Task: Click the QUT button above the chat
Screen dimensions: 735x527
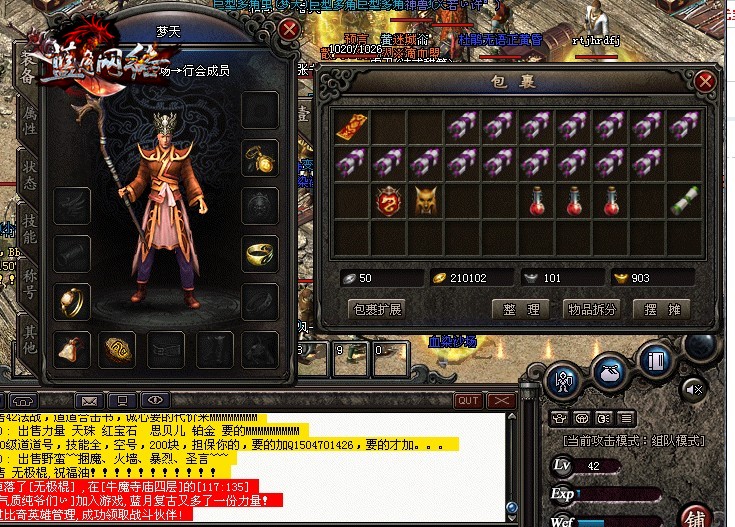Action: coord(467,400)
